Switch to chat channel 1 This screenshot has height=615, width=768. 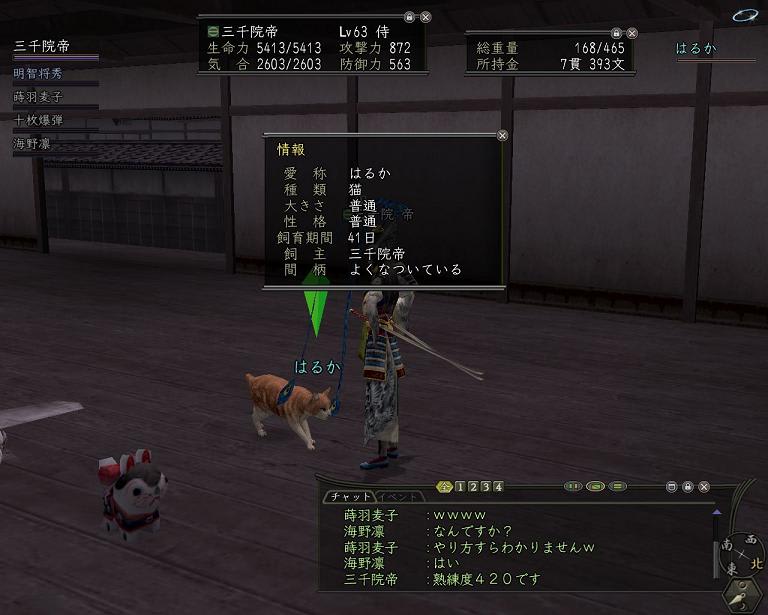[x=460, y=487]
